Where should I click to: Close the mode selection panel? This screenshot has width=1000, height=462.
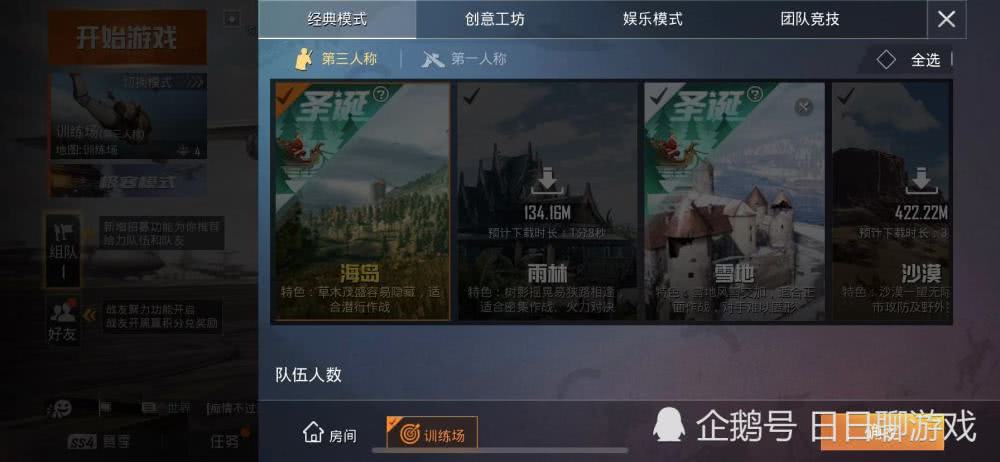point(946,19)
